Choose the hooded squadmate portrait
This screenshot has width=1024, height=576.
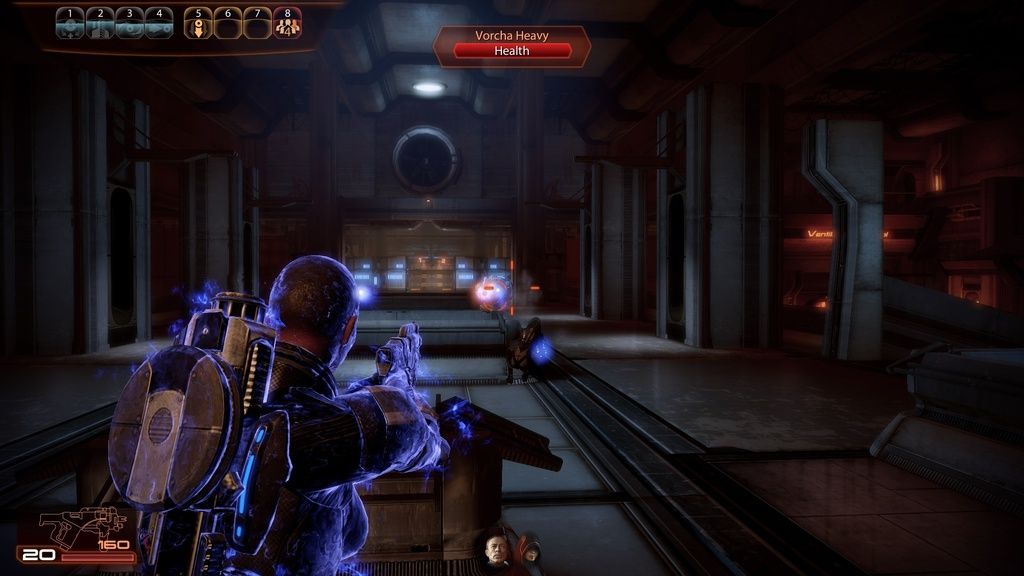tap(527, 549)
